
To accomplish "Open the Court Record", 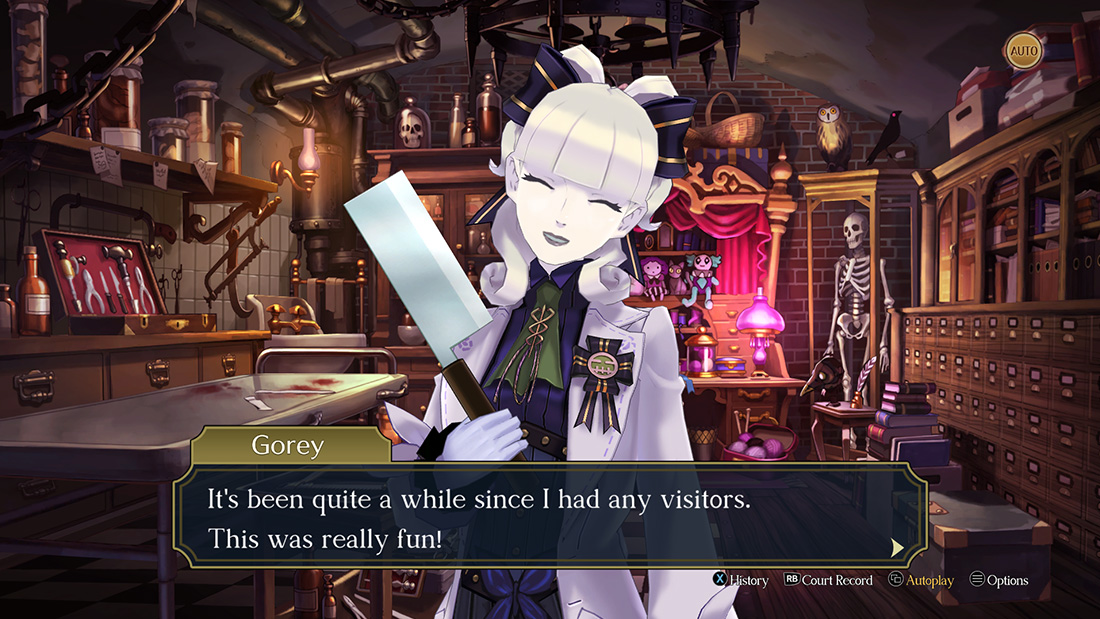I will point(828,580).
